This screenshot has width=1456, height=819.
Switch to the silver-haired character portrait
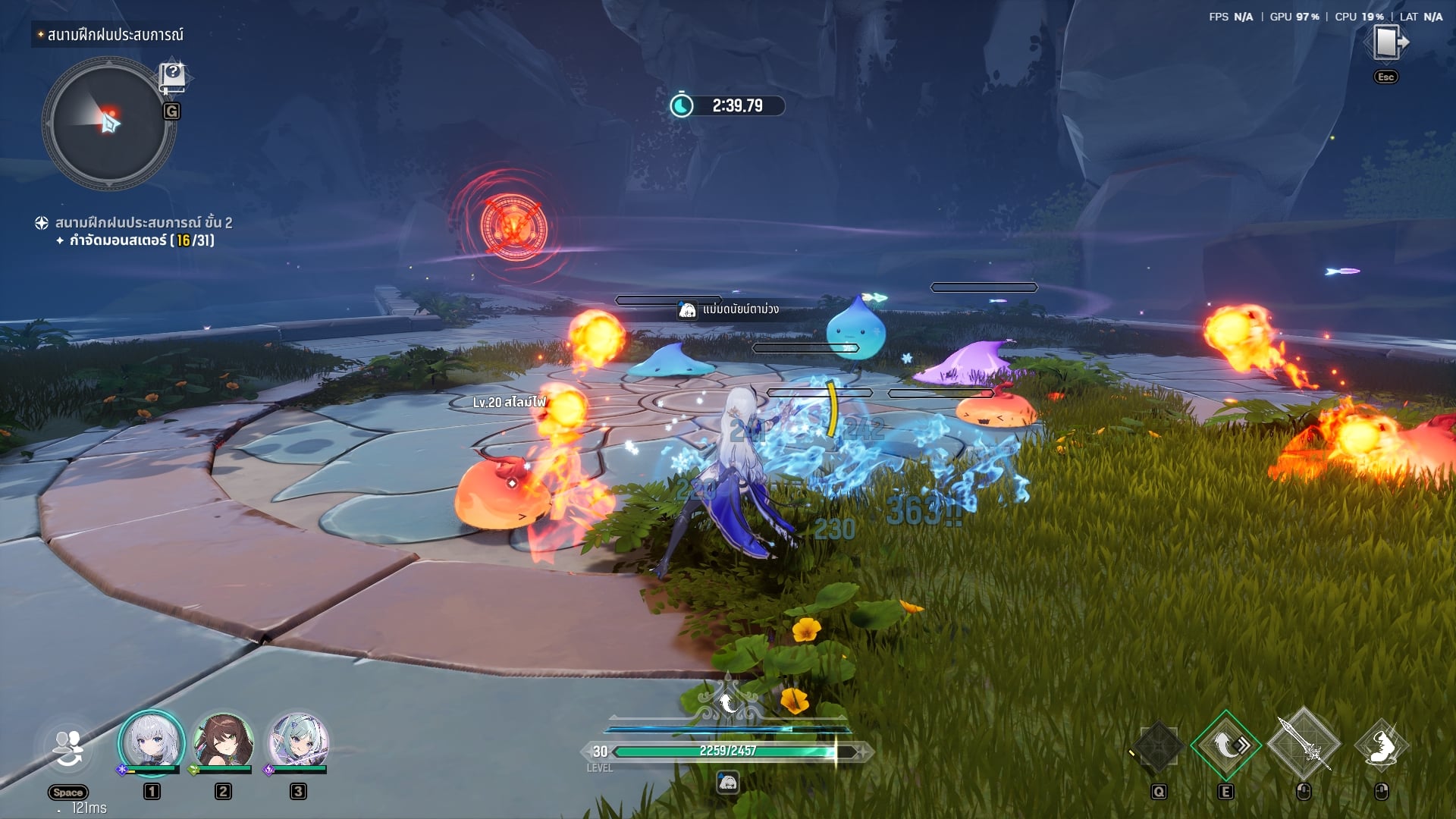tap(151, 742)
